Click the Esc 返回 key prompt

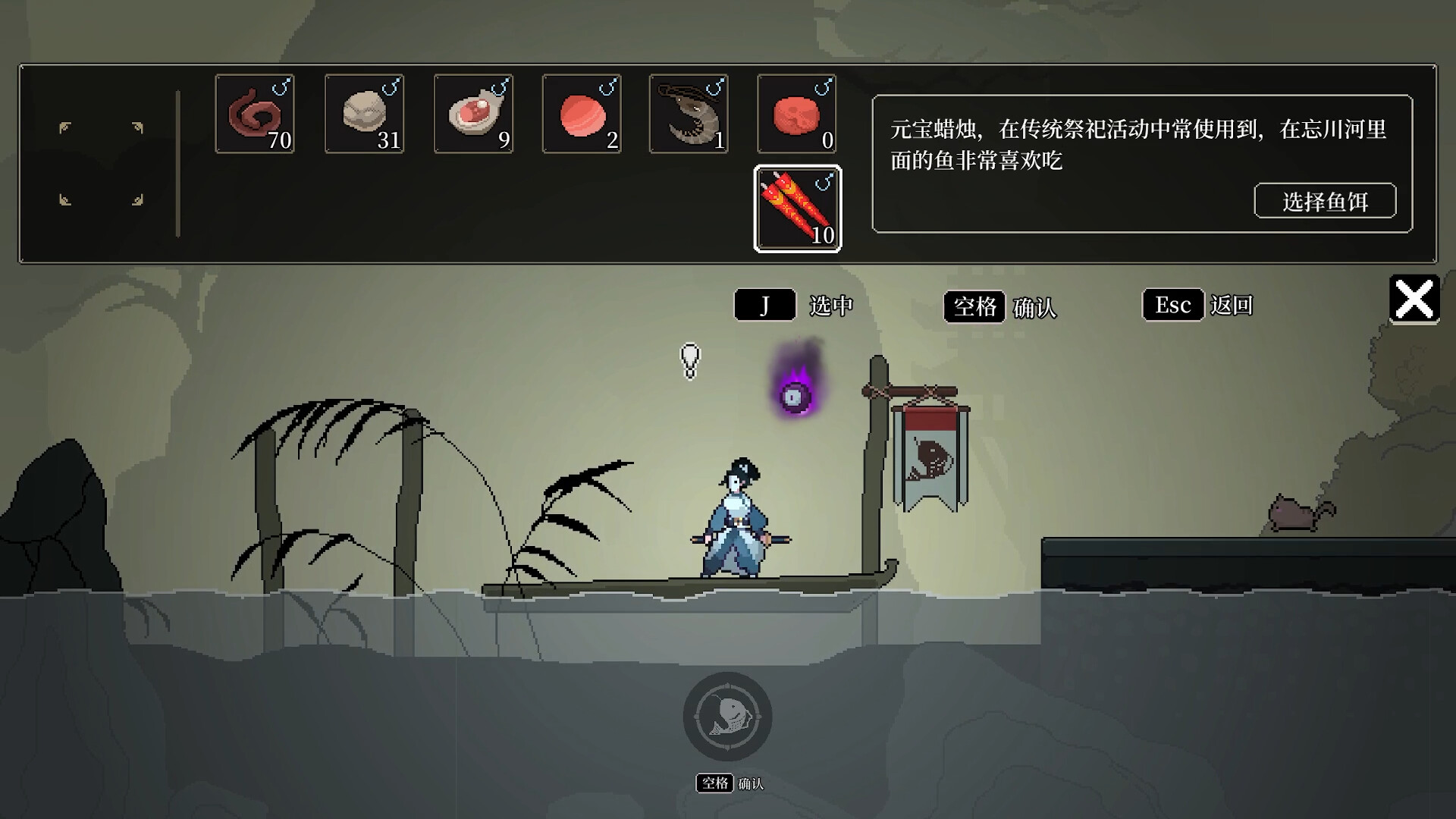click(1172, 305)
